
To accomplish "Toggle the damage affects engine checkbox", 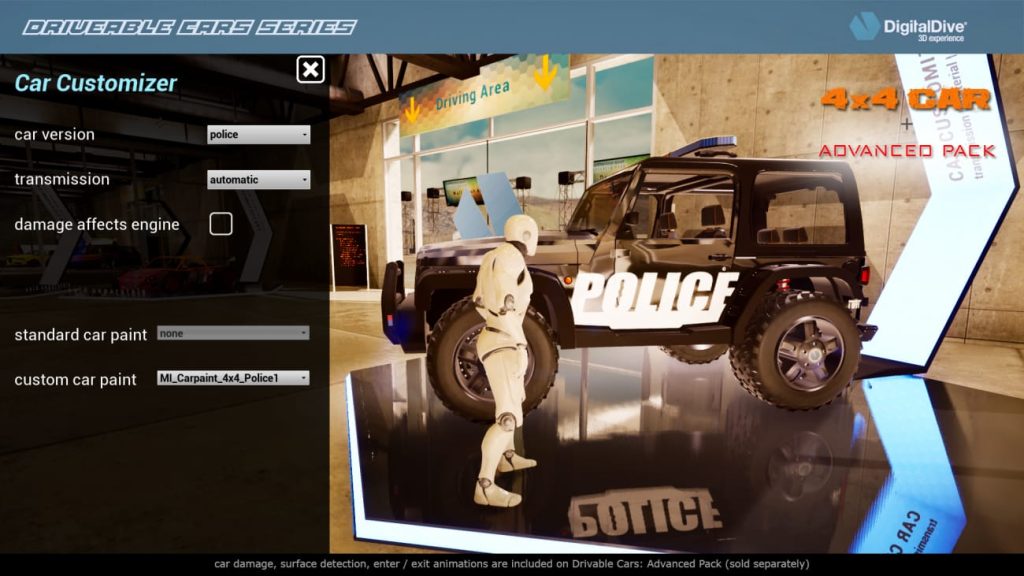I will pos(221,224).
